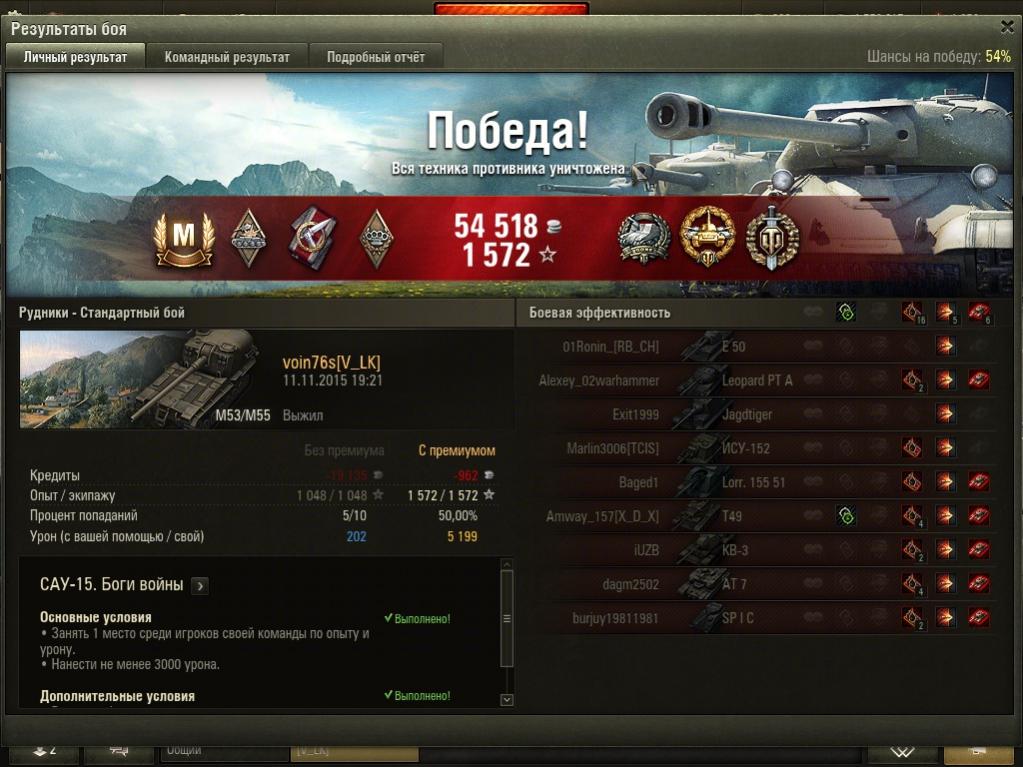Click the crossed-sword shield medal in the banner
Viewport: 1023px width, 767px height.
772,237
